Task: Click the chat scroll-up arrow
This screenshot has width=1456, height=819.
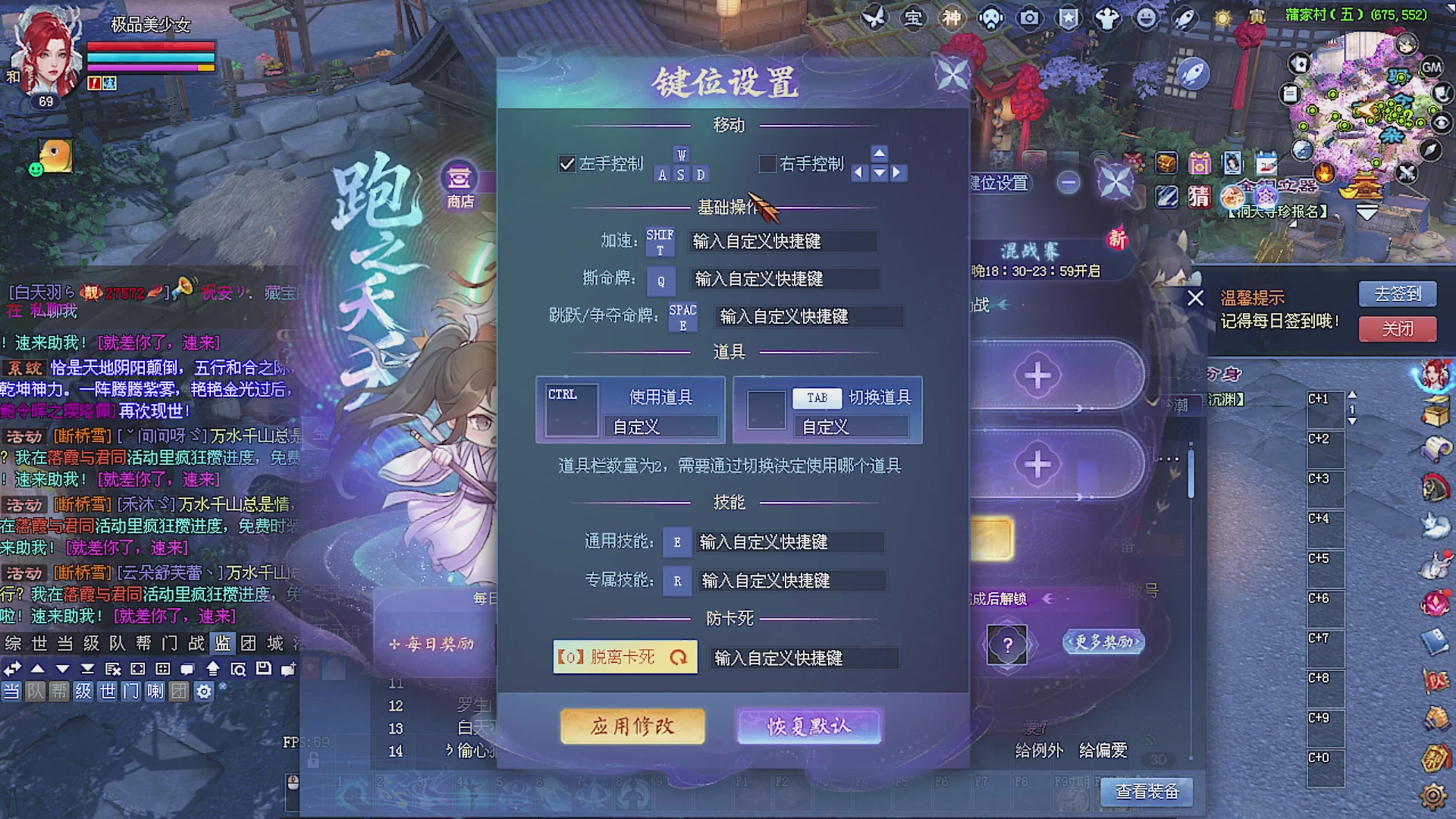Action: pos(37,670)
